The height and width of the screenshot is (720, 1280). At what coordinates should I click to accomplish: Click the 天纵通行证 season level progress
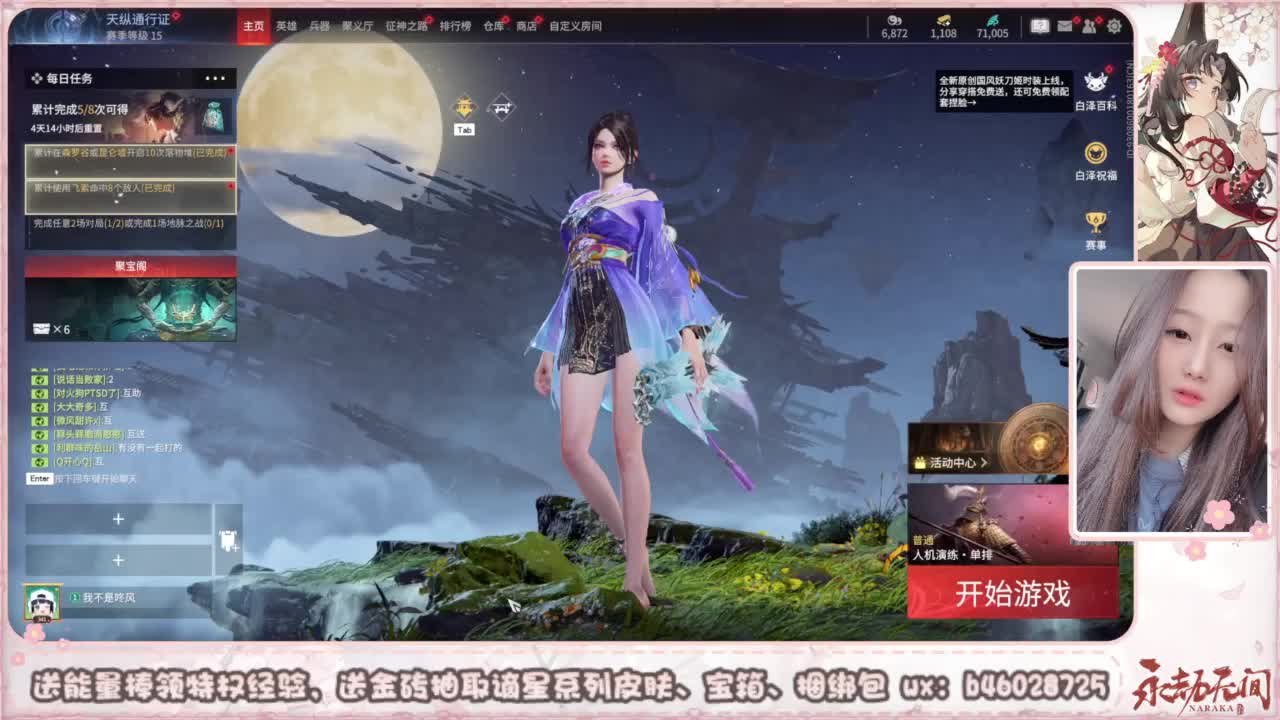coord(100,27)
